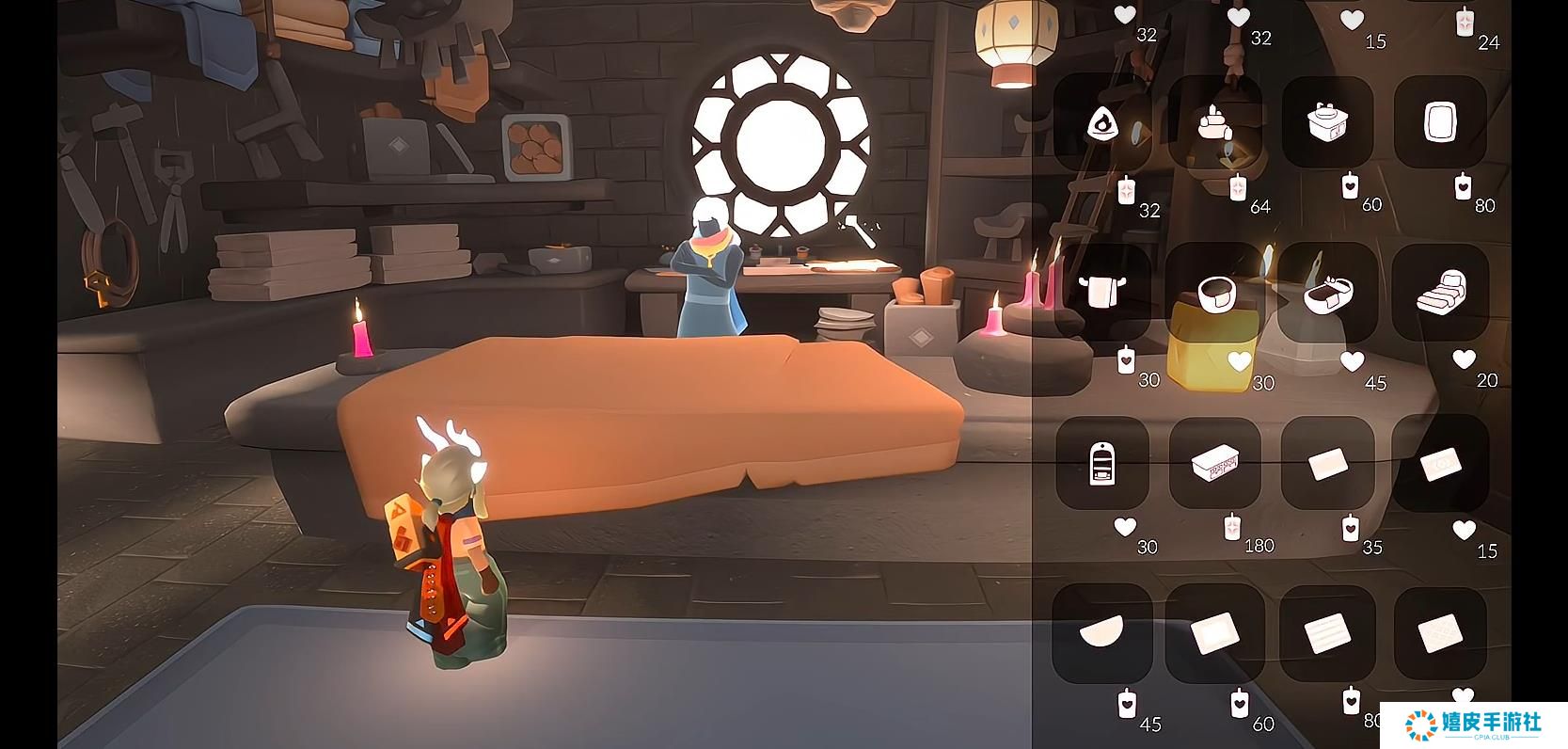Image resolution: width=1568 pixels, height=749 pixels.
Task: Choose the round wooden tub item
Action: point(1214,293)
